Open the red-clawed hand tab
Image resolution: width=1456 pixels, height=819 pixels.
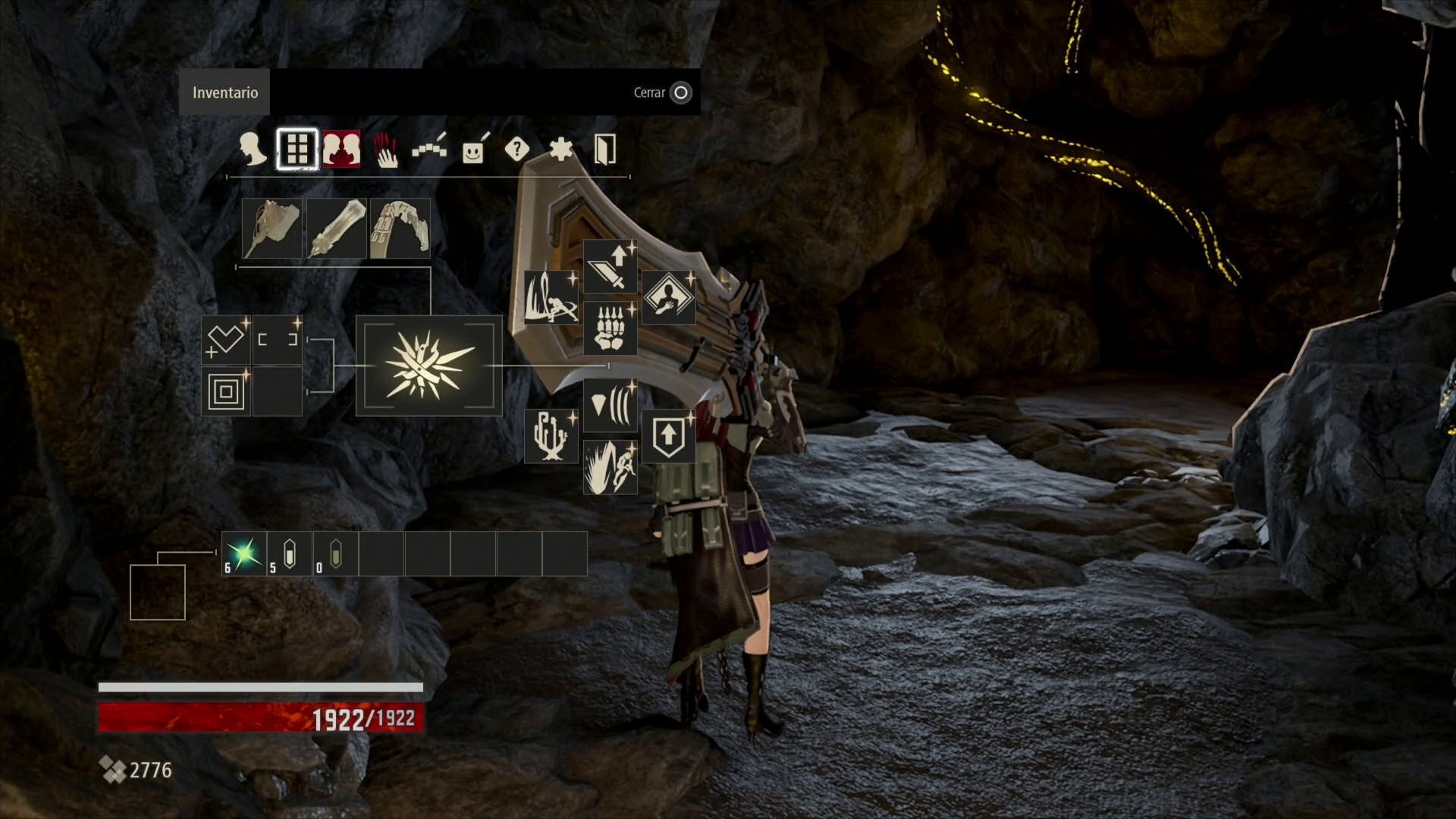point(386,149)
